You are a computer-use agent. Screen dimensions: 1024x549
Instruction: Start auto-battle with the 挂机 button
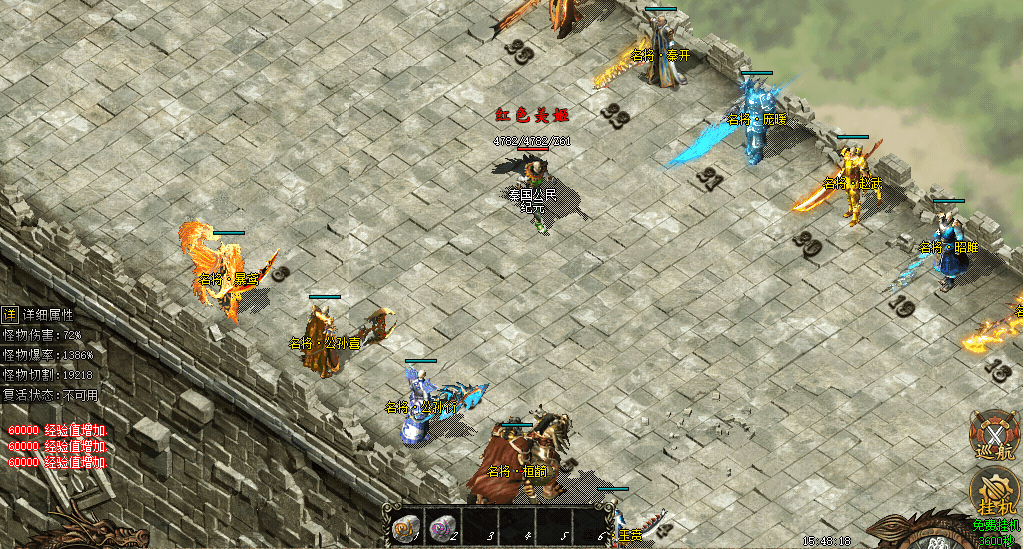tap(995, 493)
